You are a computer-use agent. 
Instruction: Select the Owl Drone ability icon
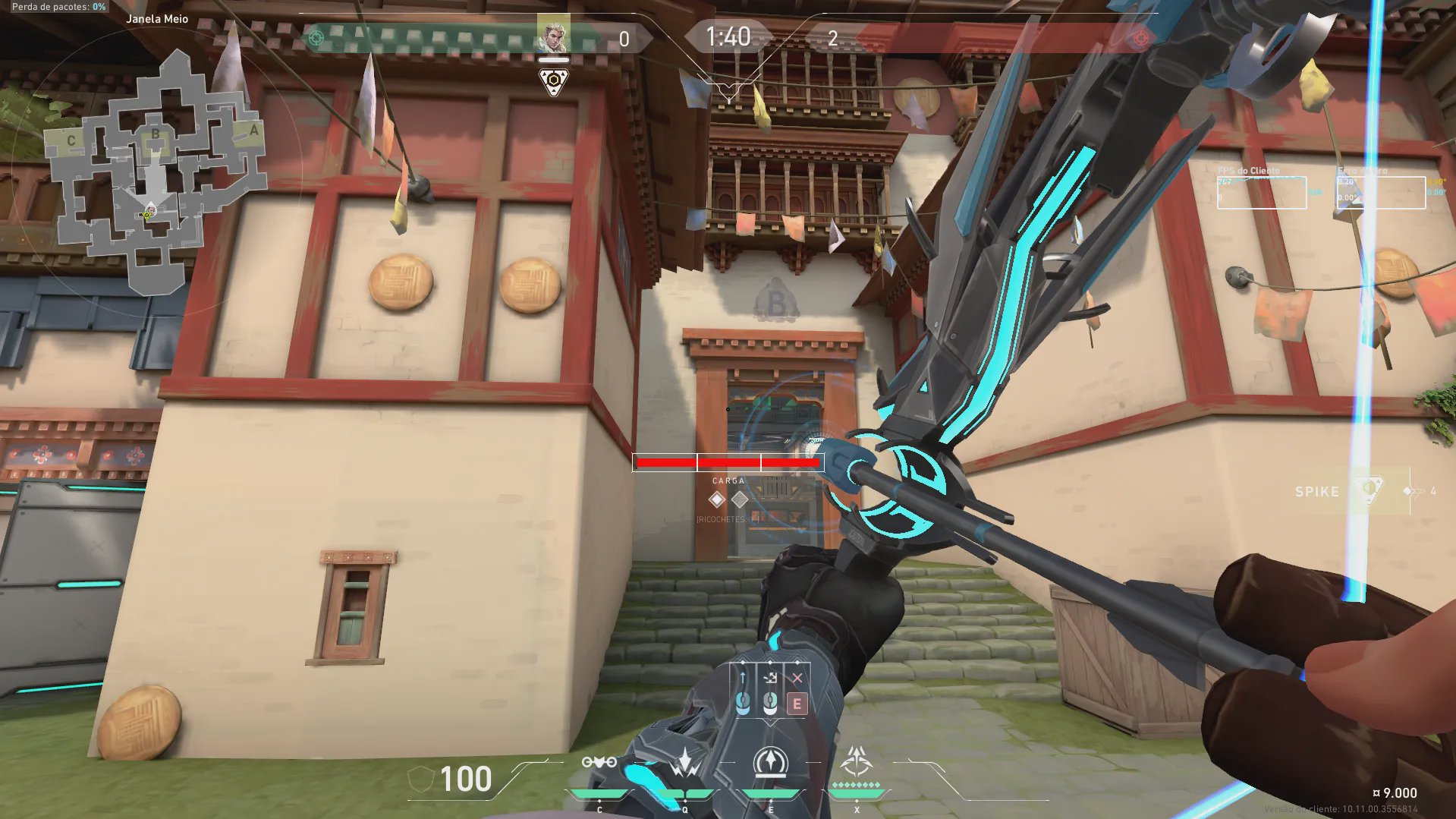point(599,762)
